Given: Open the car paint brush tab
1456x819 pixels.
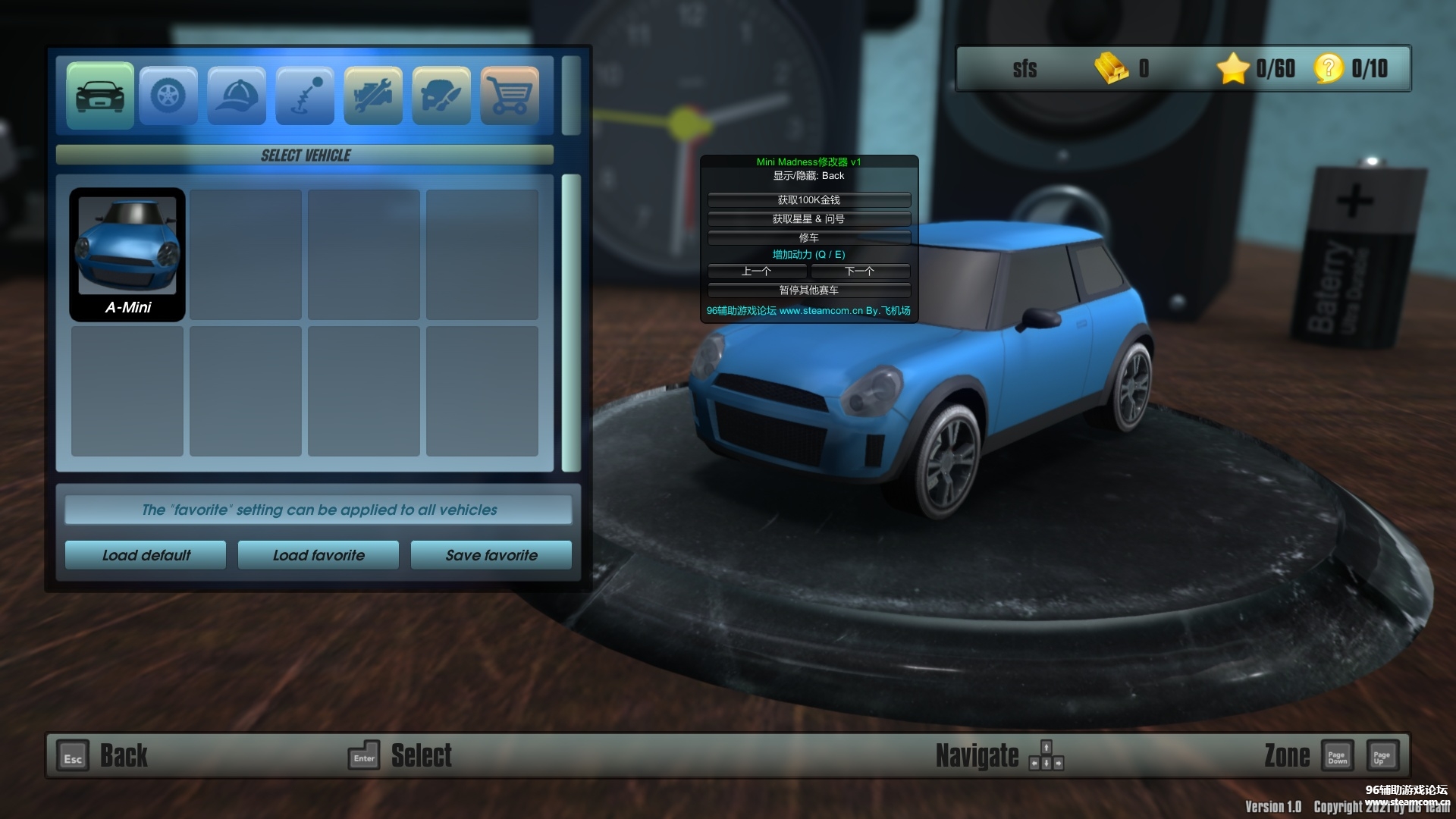Looking at the screenshot, I should click(441, 96).
